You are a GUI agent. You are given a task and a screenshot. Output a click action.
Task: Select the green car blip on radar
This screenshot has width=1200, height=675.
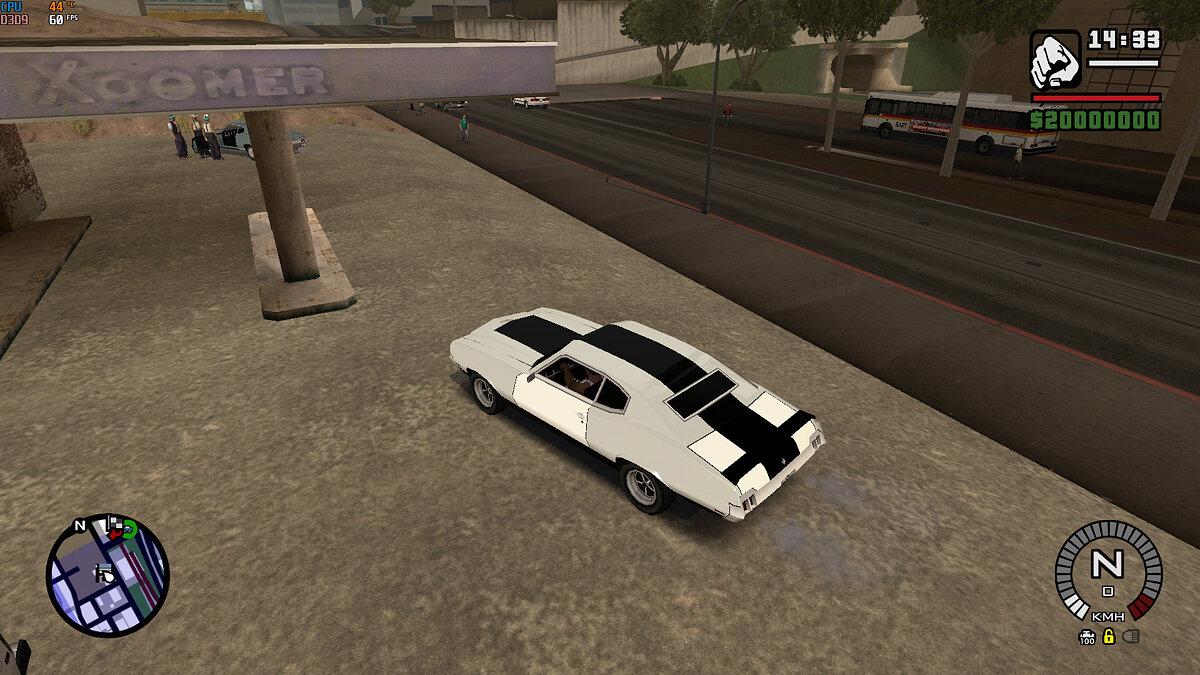click(129, 530)
